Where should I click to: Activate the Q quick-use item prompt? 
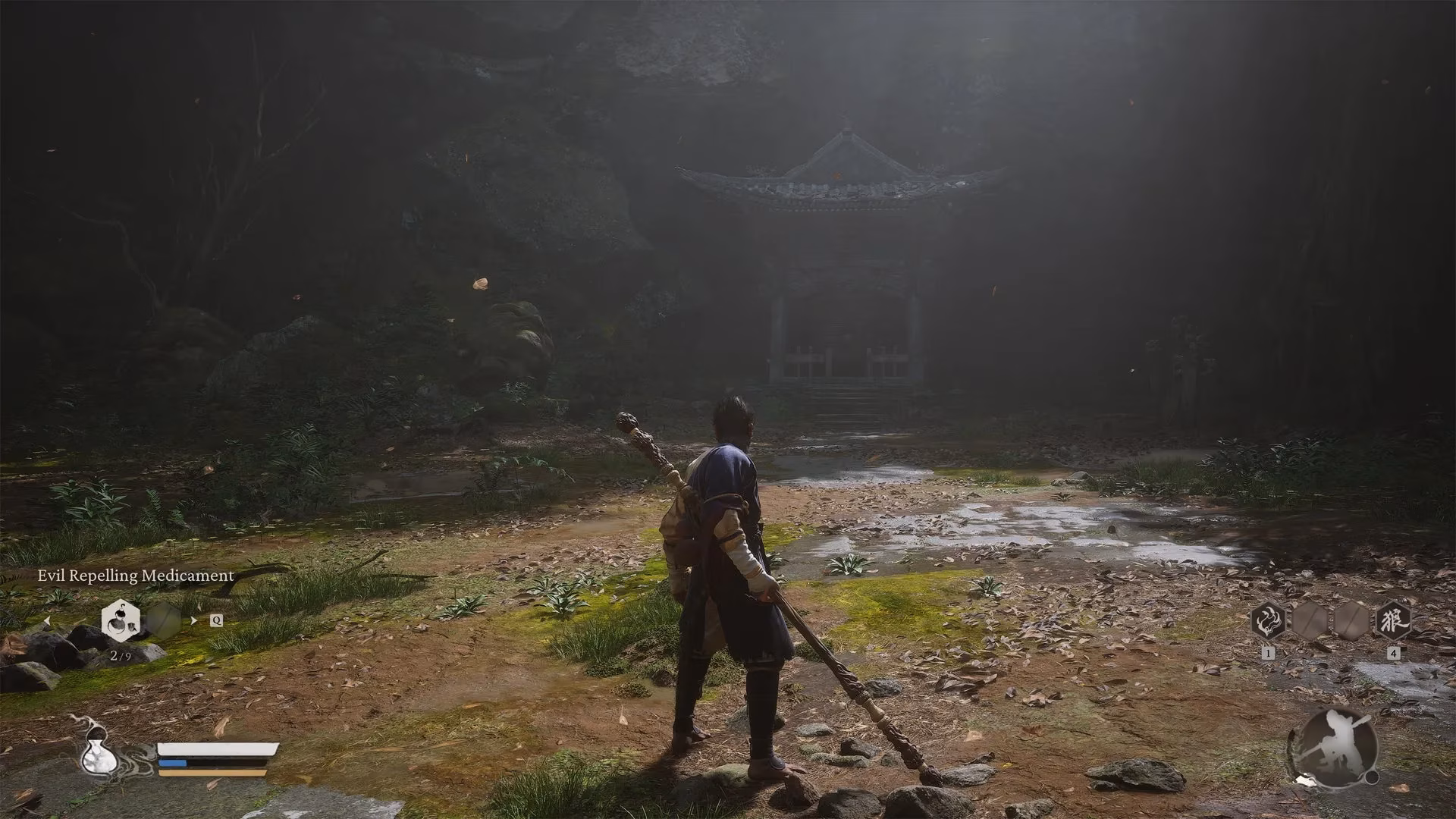pos(216,620)
